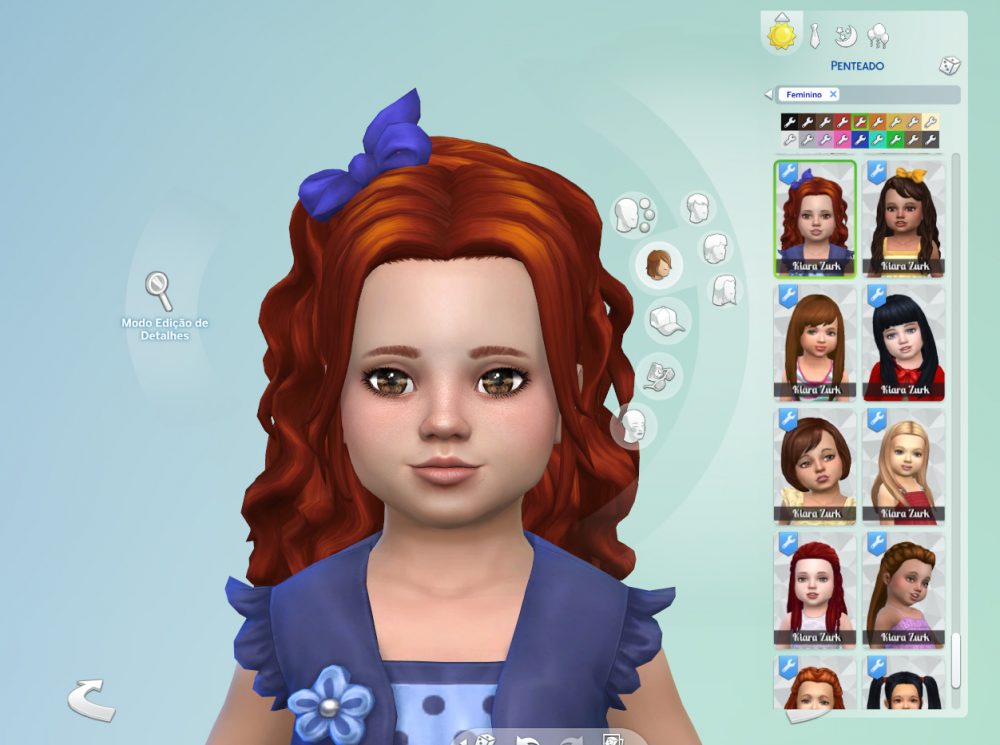
Task: Apply the blue hair color swatch
Action: pos(860,139)
